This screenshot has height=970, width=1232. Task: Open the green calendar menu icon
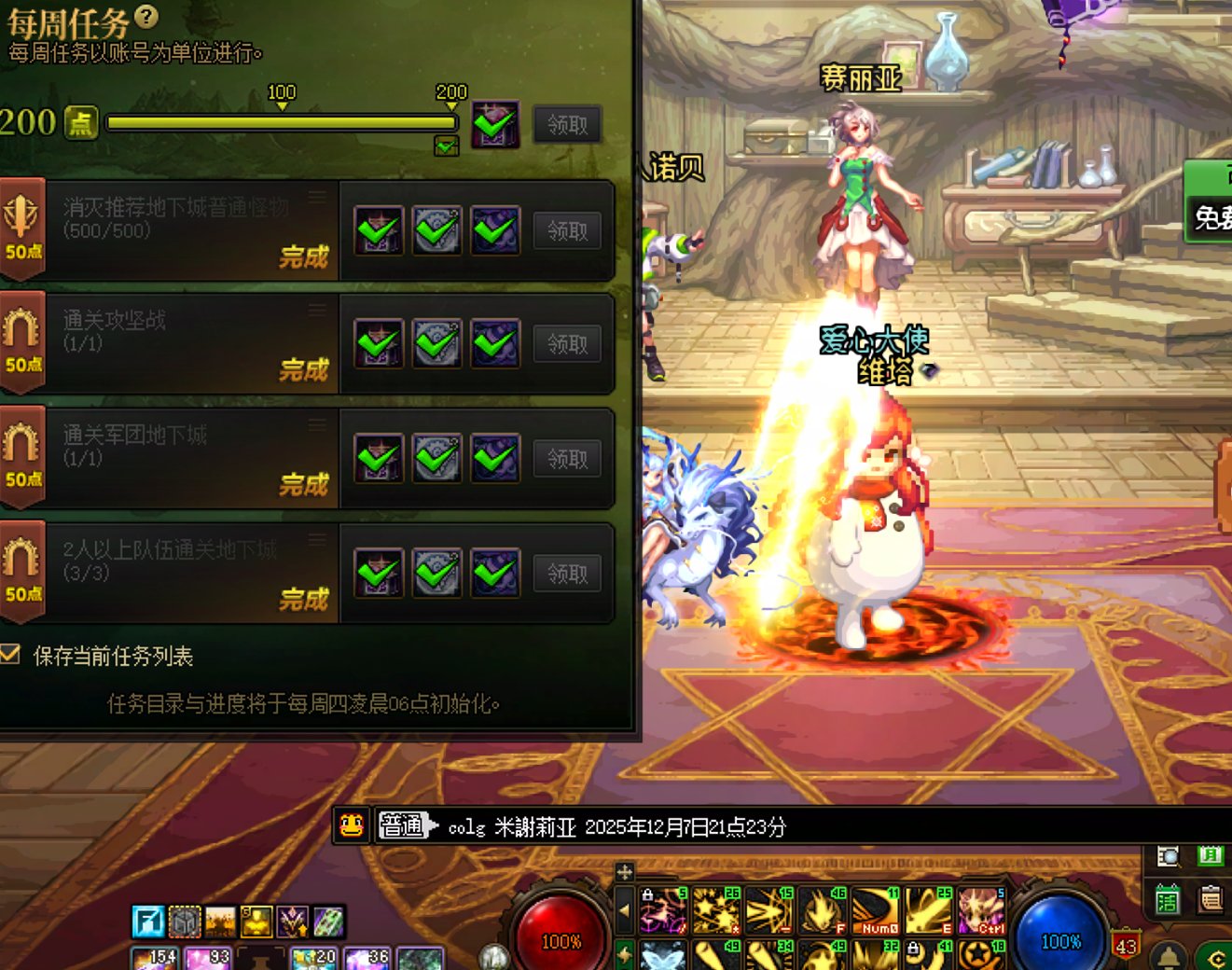tap(1168, 900)
